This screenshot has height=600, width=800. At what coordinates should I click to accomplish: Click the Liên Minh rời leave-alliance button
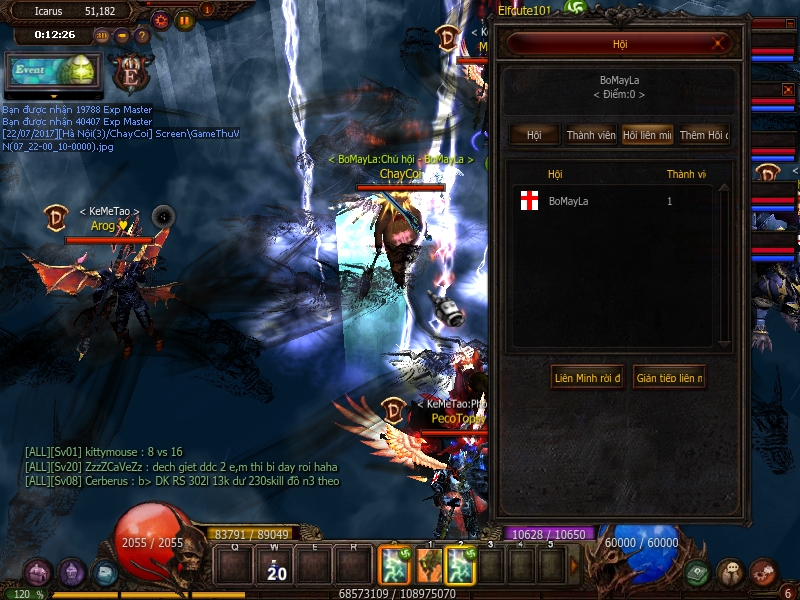pos(587,378)
